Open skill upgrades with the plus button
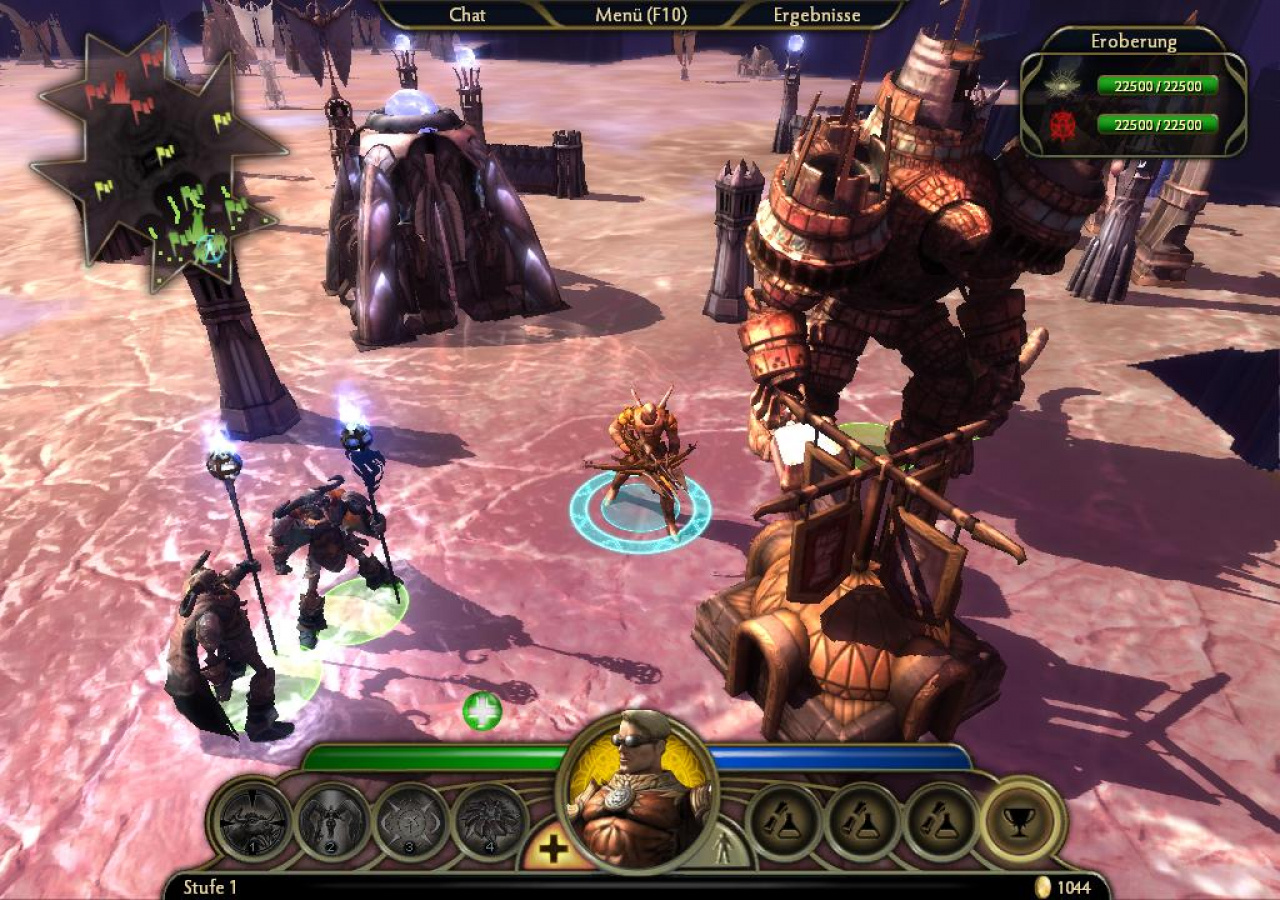This screenshot has width=1280, height=900. (552, 850)
